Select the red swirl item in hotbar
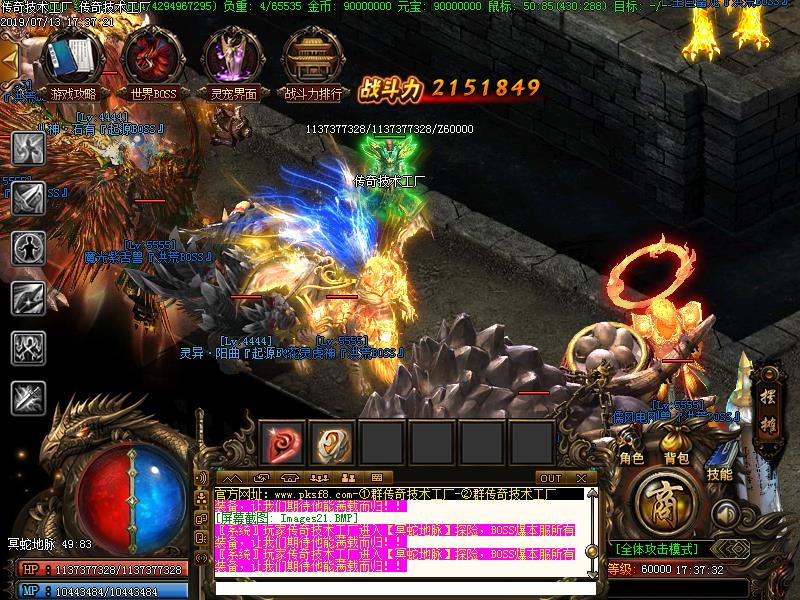 pyautogui.click(x=282, y=442)
